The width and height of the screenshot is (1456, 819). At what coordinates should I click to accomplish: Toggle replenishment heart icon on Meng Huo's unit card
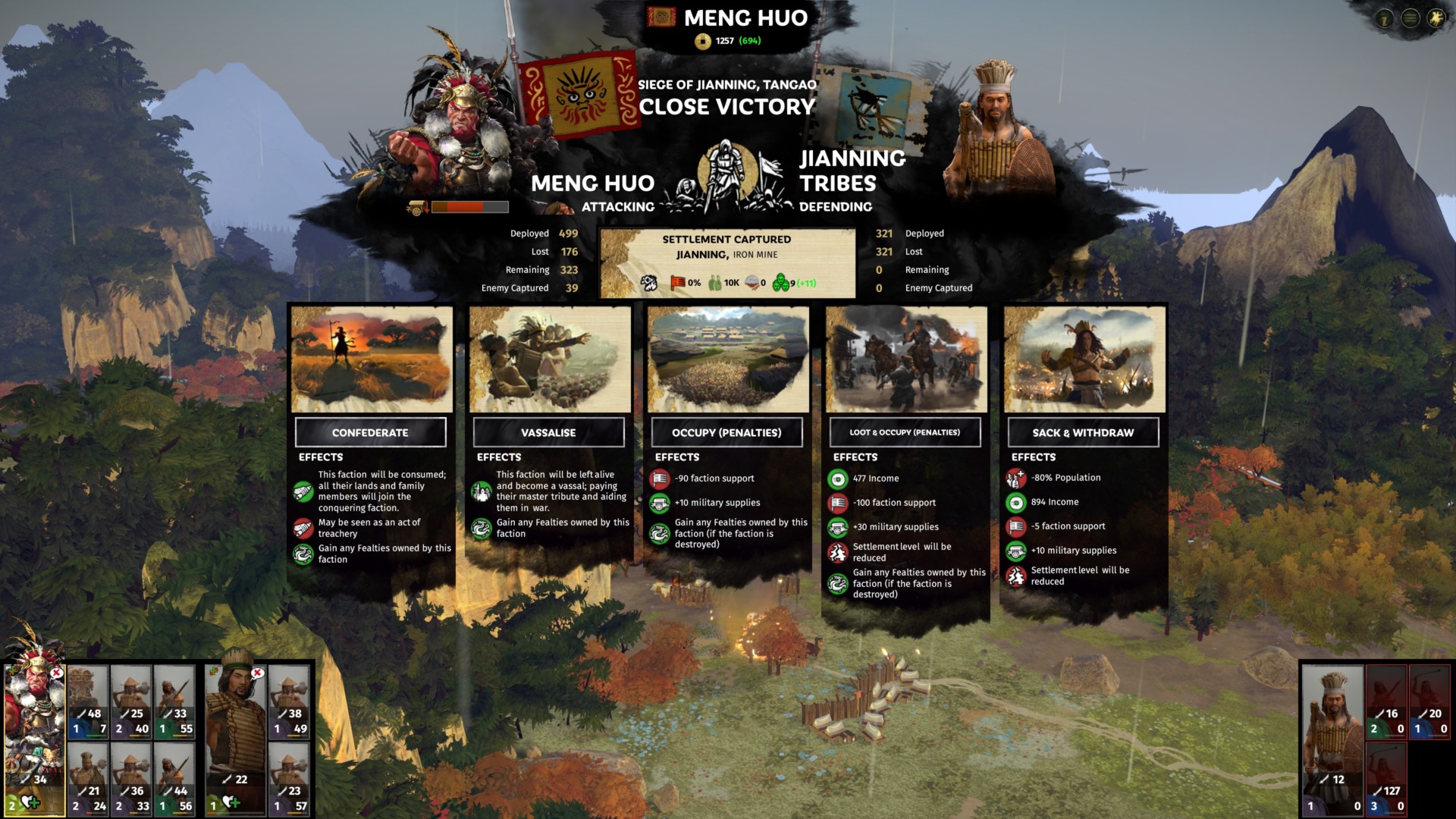click(31, 802)
